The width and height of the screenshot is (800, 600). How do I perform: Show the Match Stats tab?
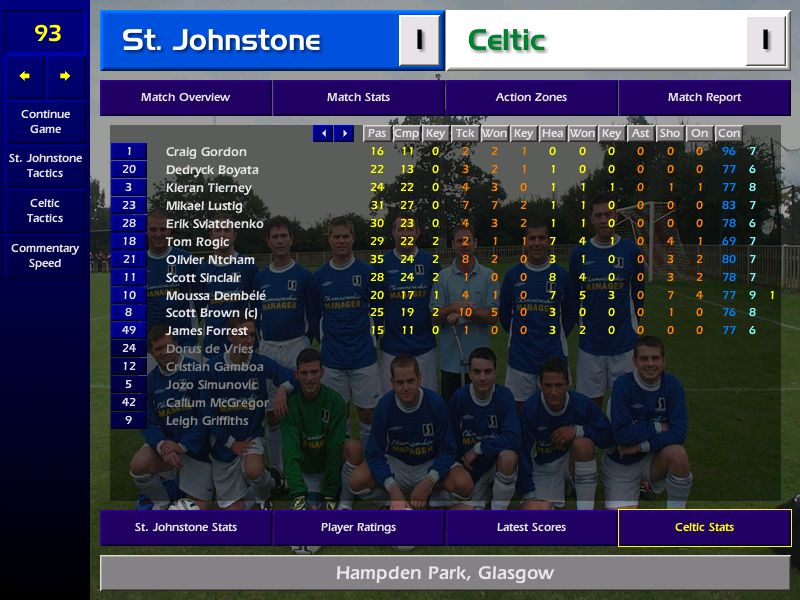[x=358, y=98]
